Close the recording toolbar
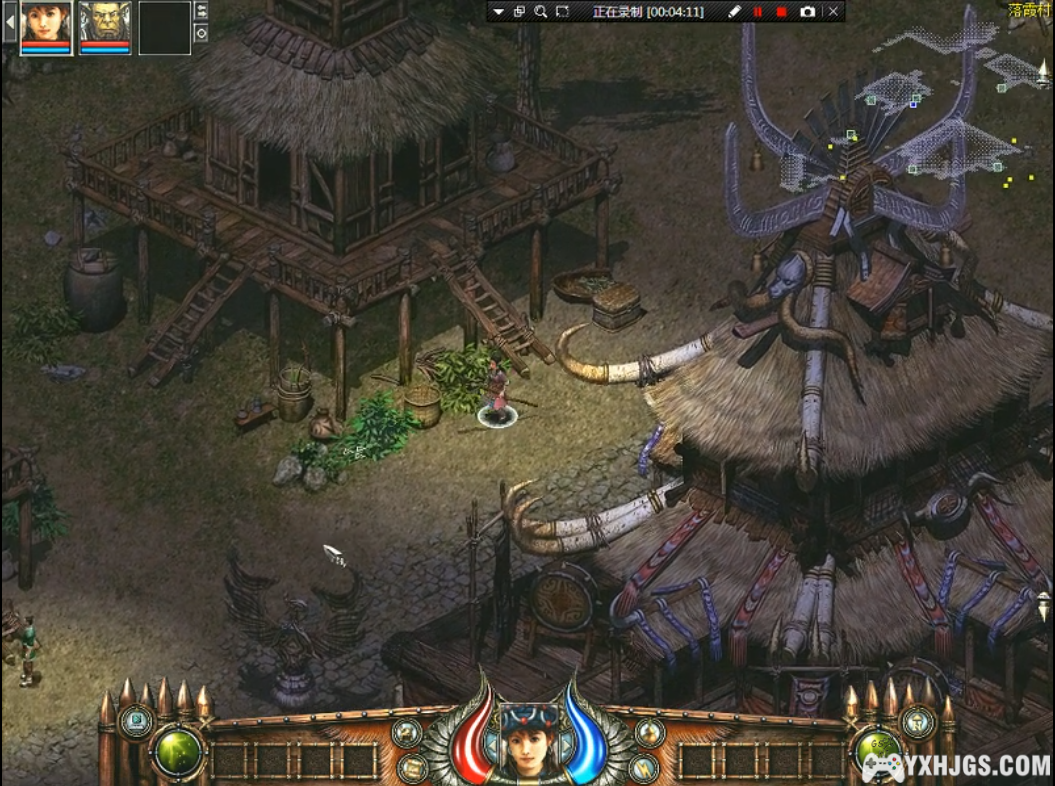This screenshot has height=786, width=1055. pyautogui.click(x=833, y=12)
